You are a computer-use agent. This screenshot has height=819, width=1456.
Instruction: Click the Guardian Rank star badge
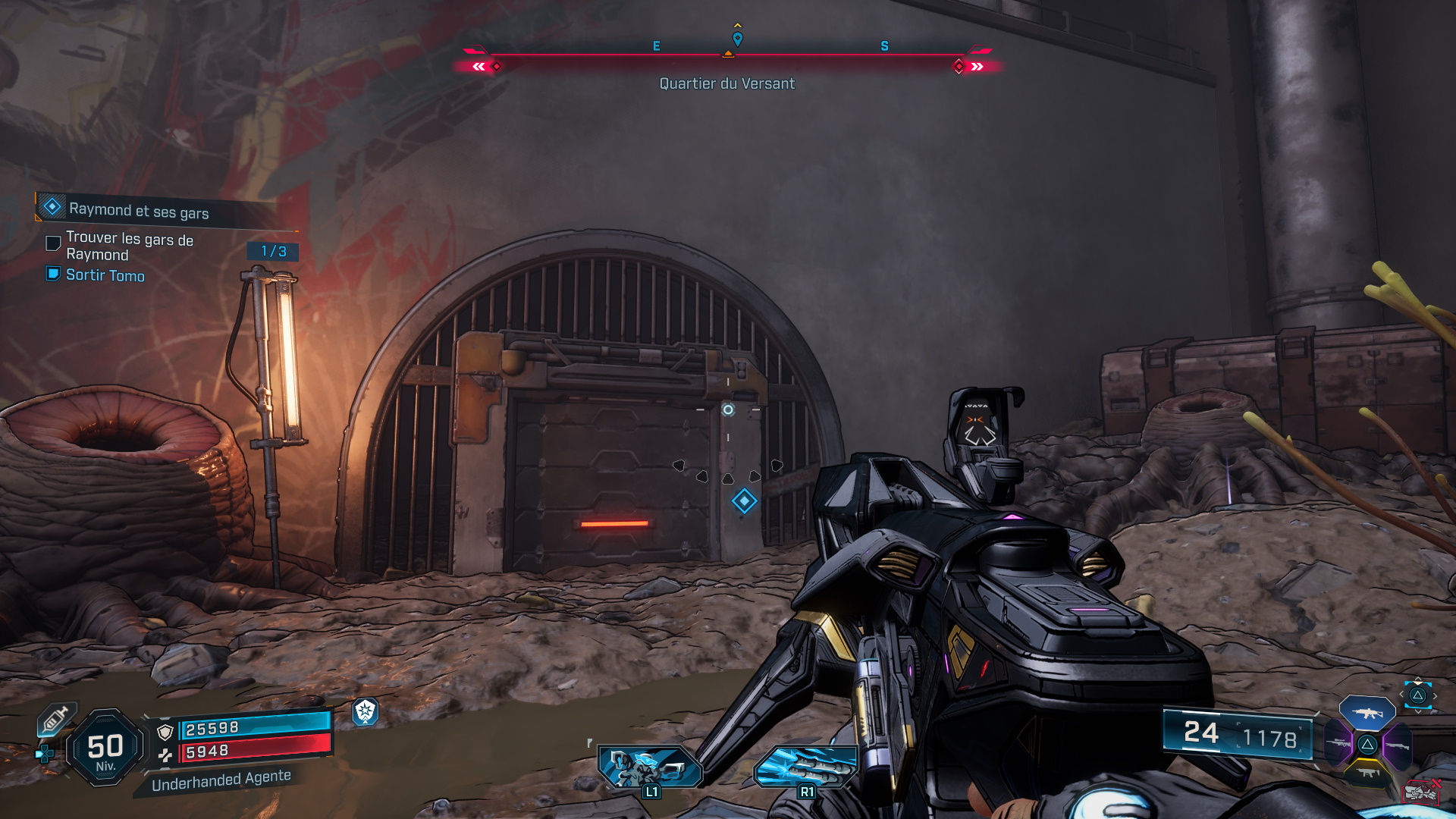[366, 711]
